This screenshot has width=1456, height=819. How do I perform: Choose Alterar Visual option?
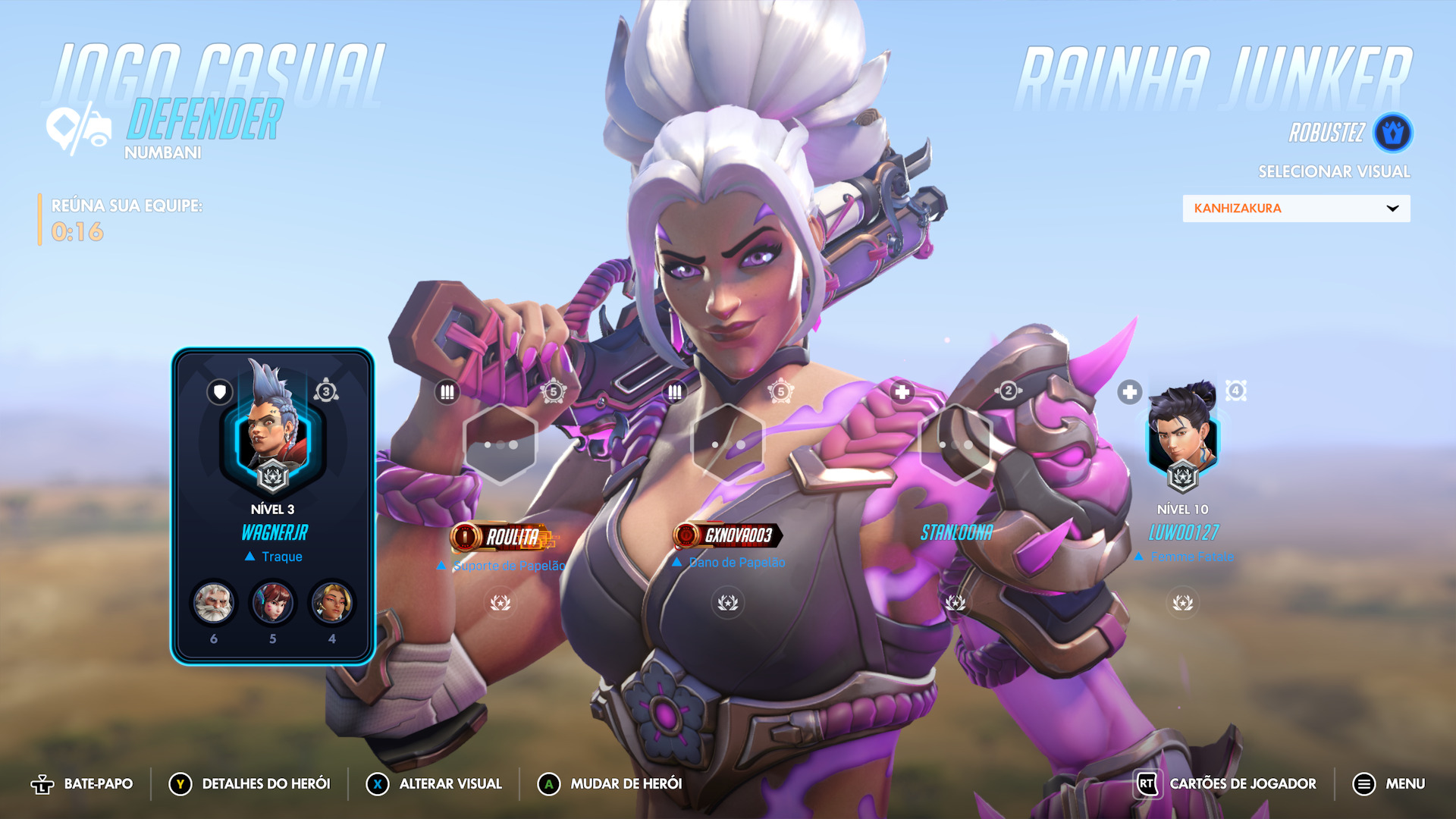click(x=435, y=784)
